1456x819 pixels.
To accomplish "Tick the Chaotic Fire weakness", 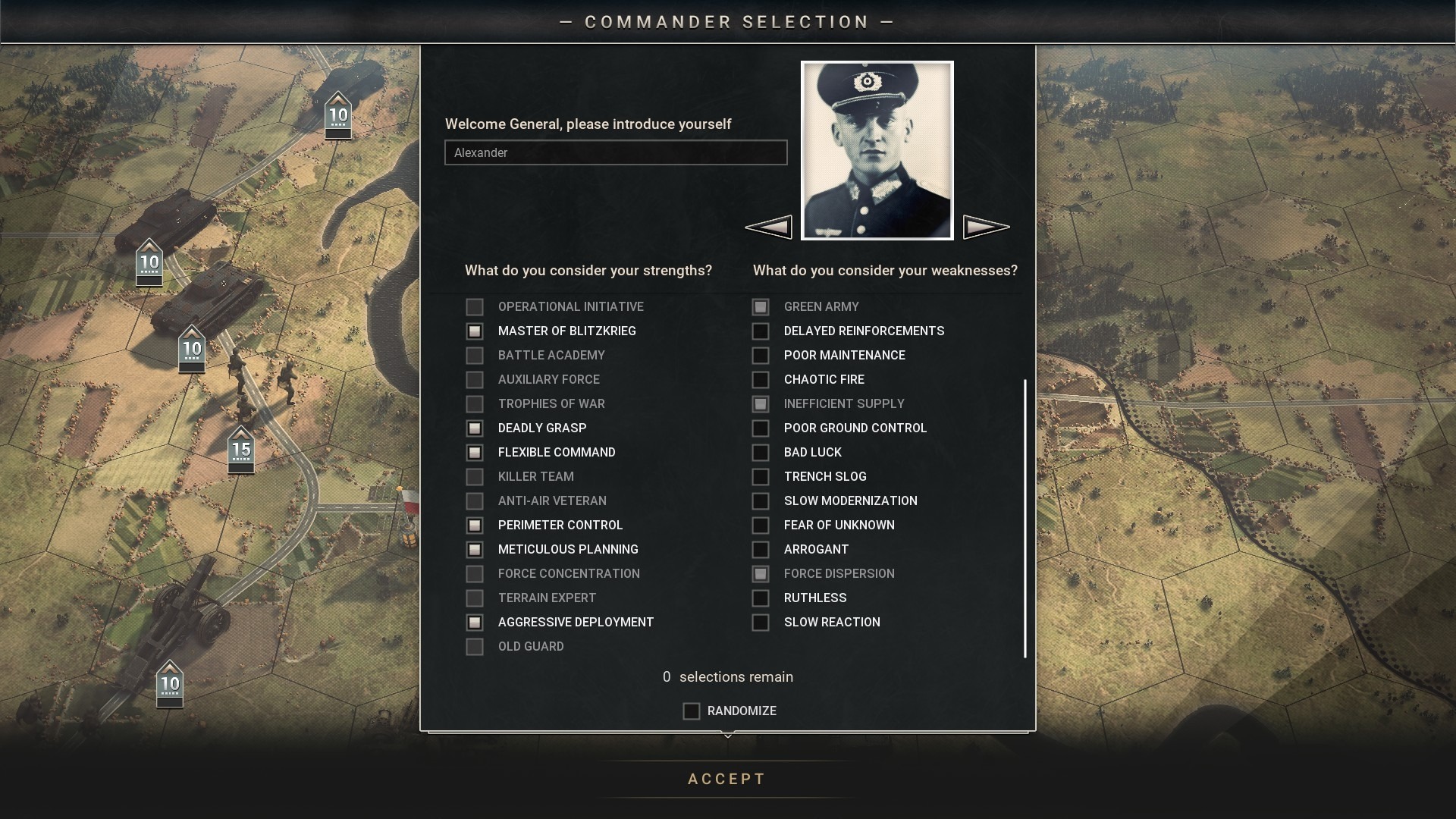I will pyautogui.click(x=760, y=380).
